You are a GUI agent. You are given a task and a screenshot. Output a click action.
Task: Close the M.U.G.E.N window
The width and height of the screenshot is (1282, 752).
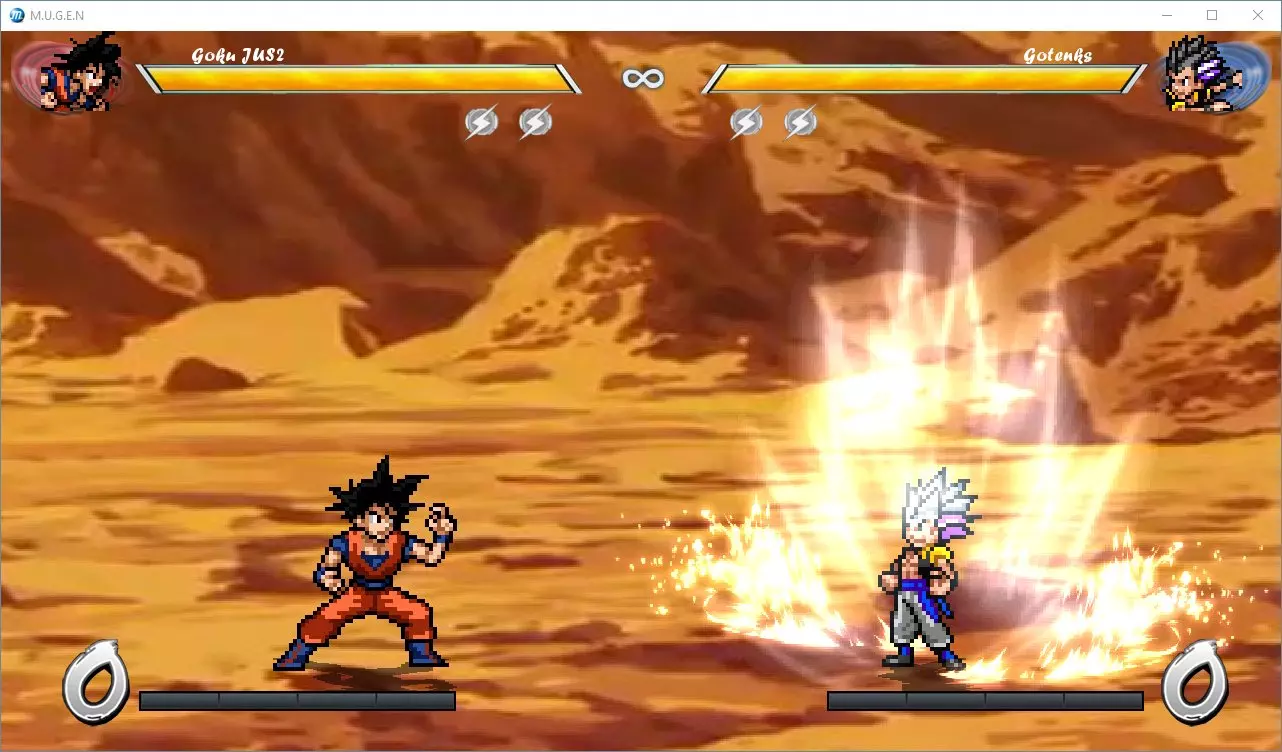(x=1258, y=15)
